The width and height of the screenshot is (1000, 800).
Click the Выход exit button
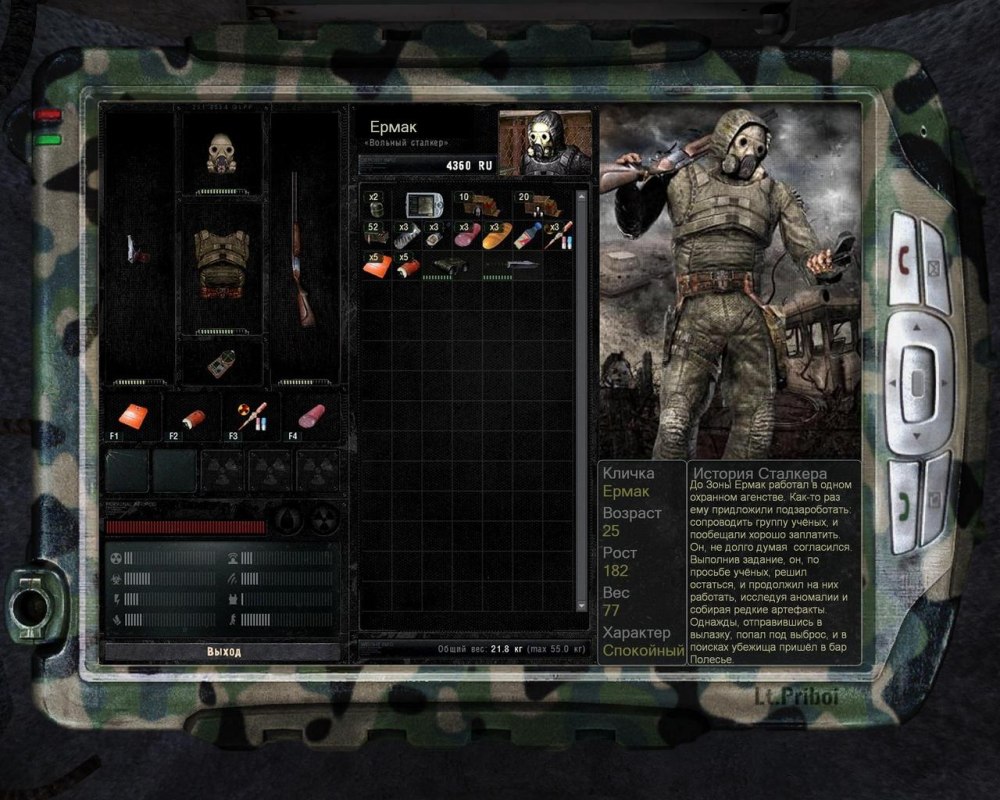[223, 651]
